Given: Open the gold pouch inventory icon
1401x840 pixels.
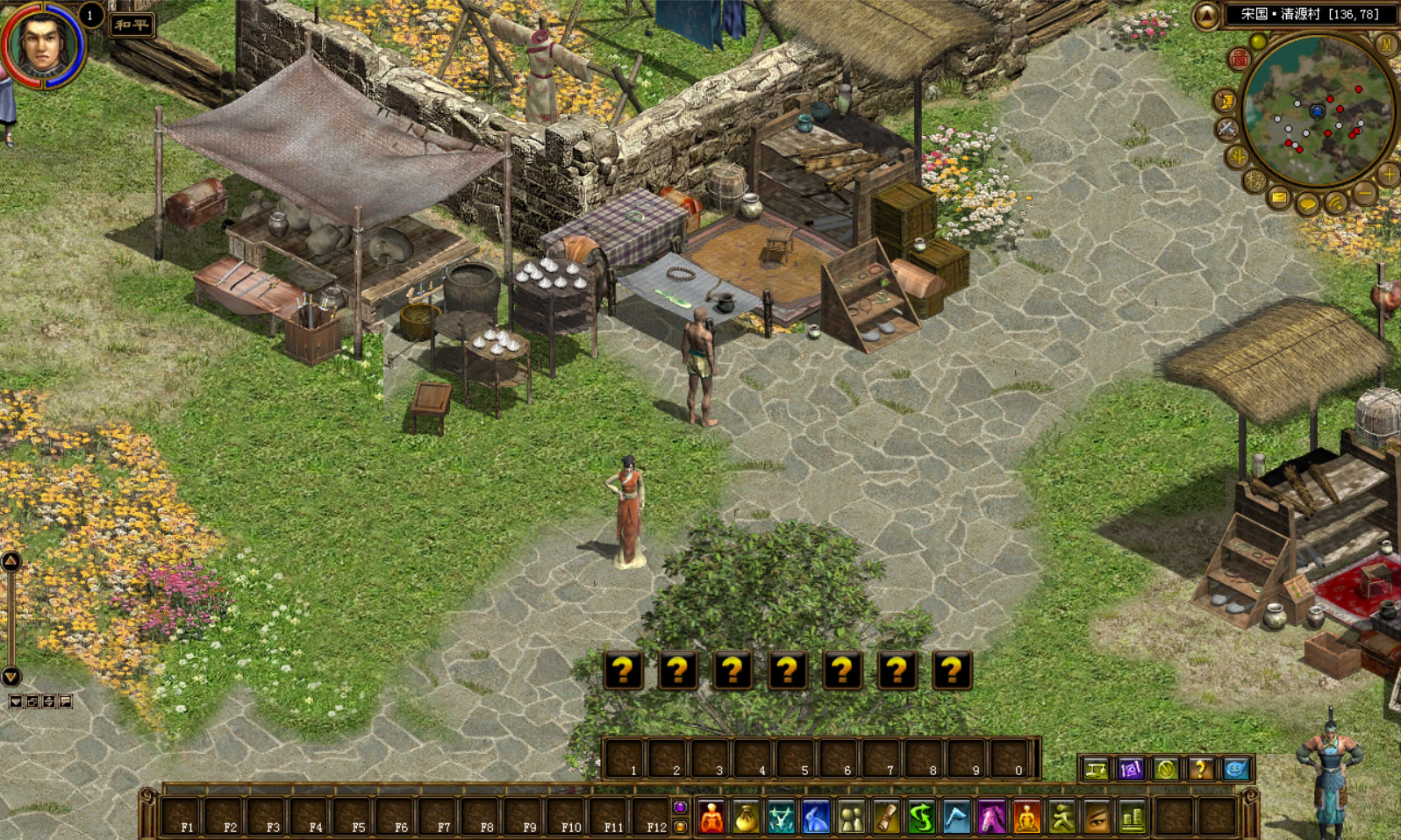Looking at the screenshot, I should [746, 818].
